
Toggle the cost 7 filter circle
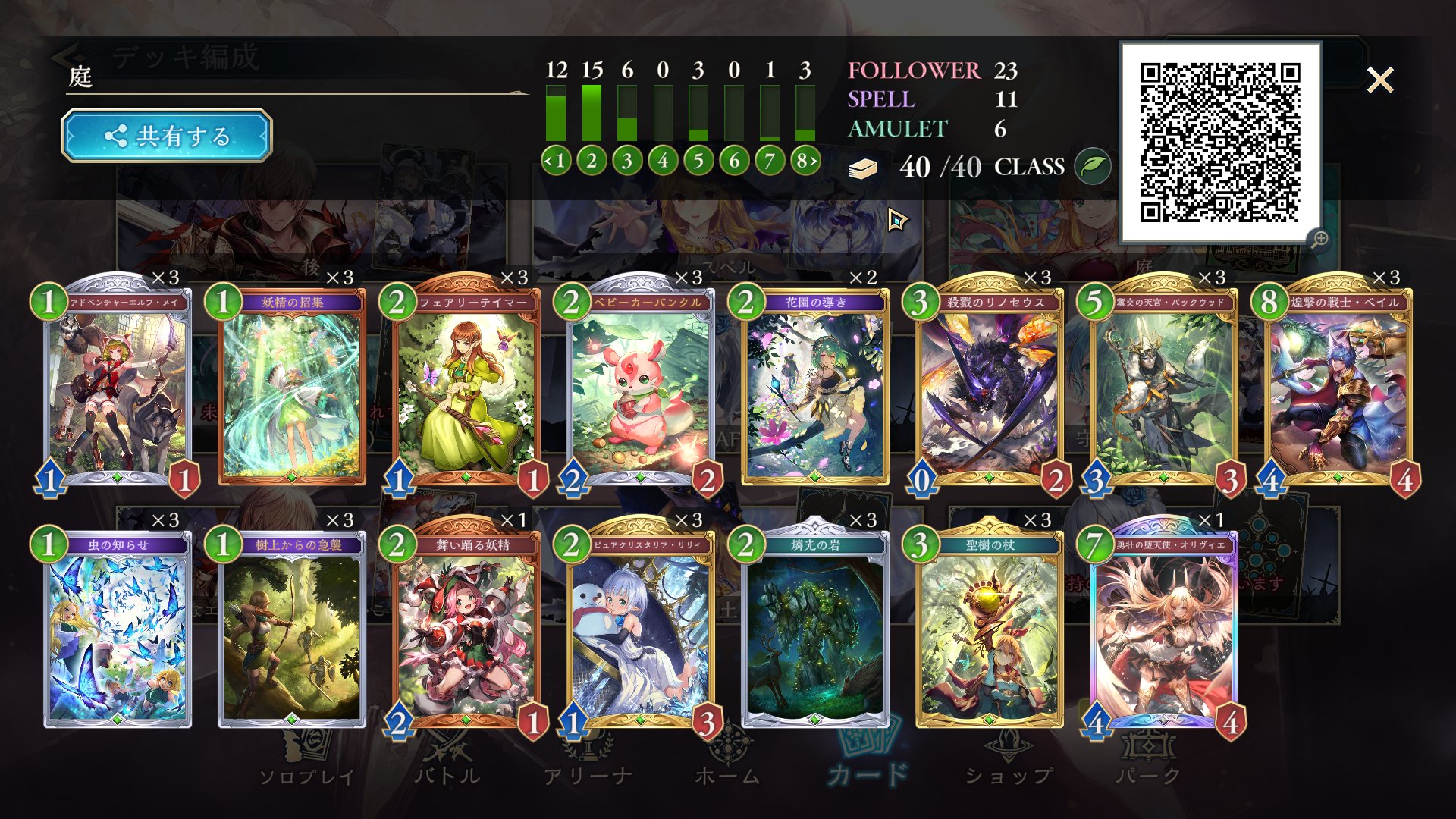(768, 160)
